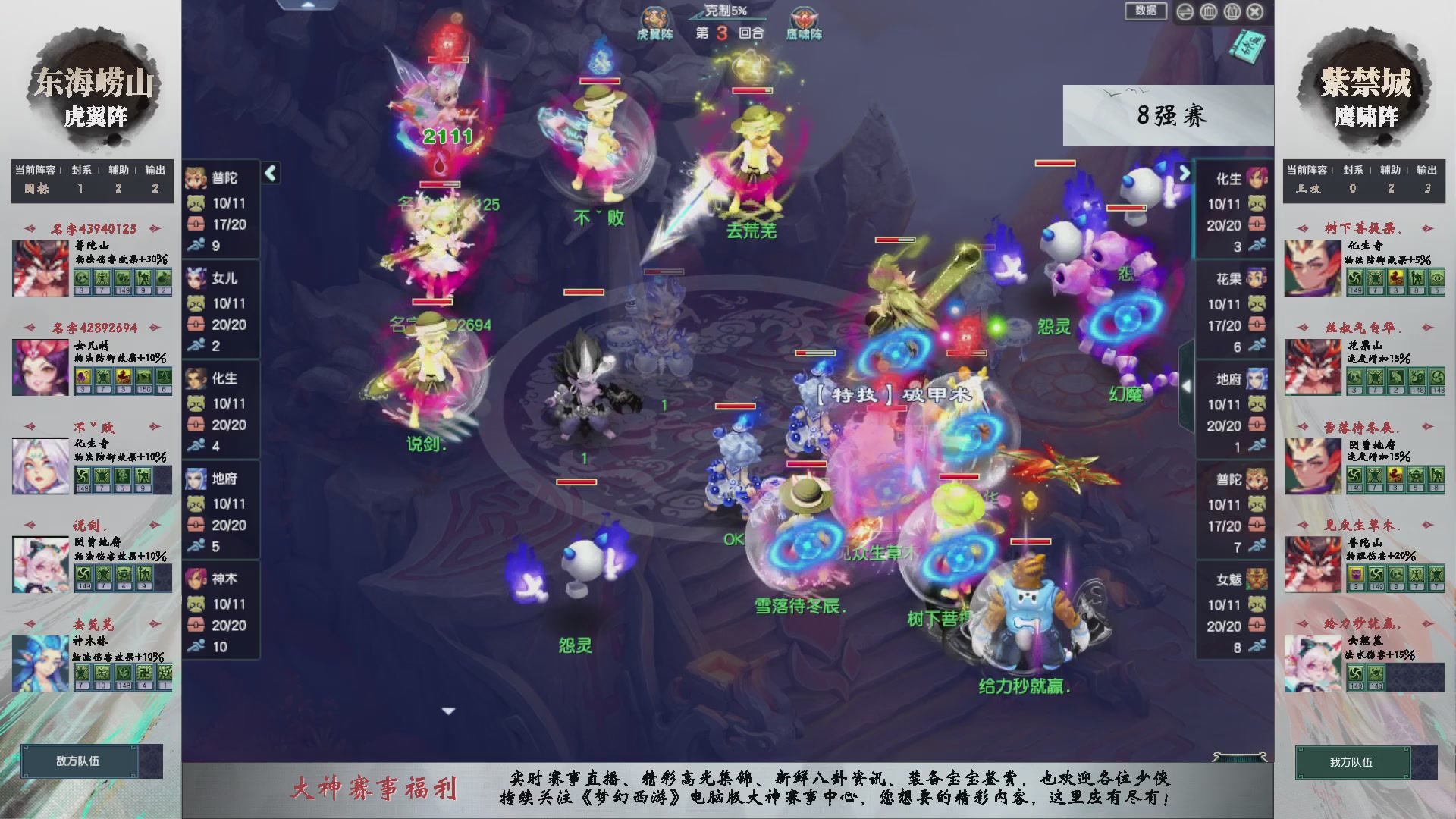Screen dimensions: 1456x819
Task: Select the 辅助 column in right lineup header
Action: [1391, 170]
